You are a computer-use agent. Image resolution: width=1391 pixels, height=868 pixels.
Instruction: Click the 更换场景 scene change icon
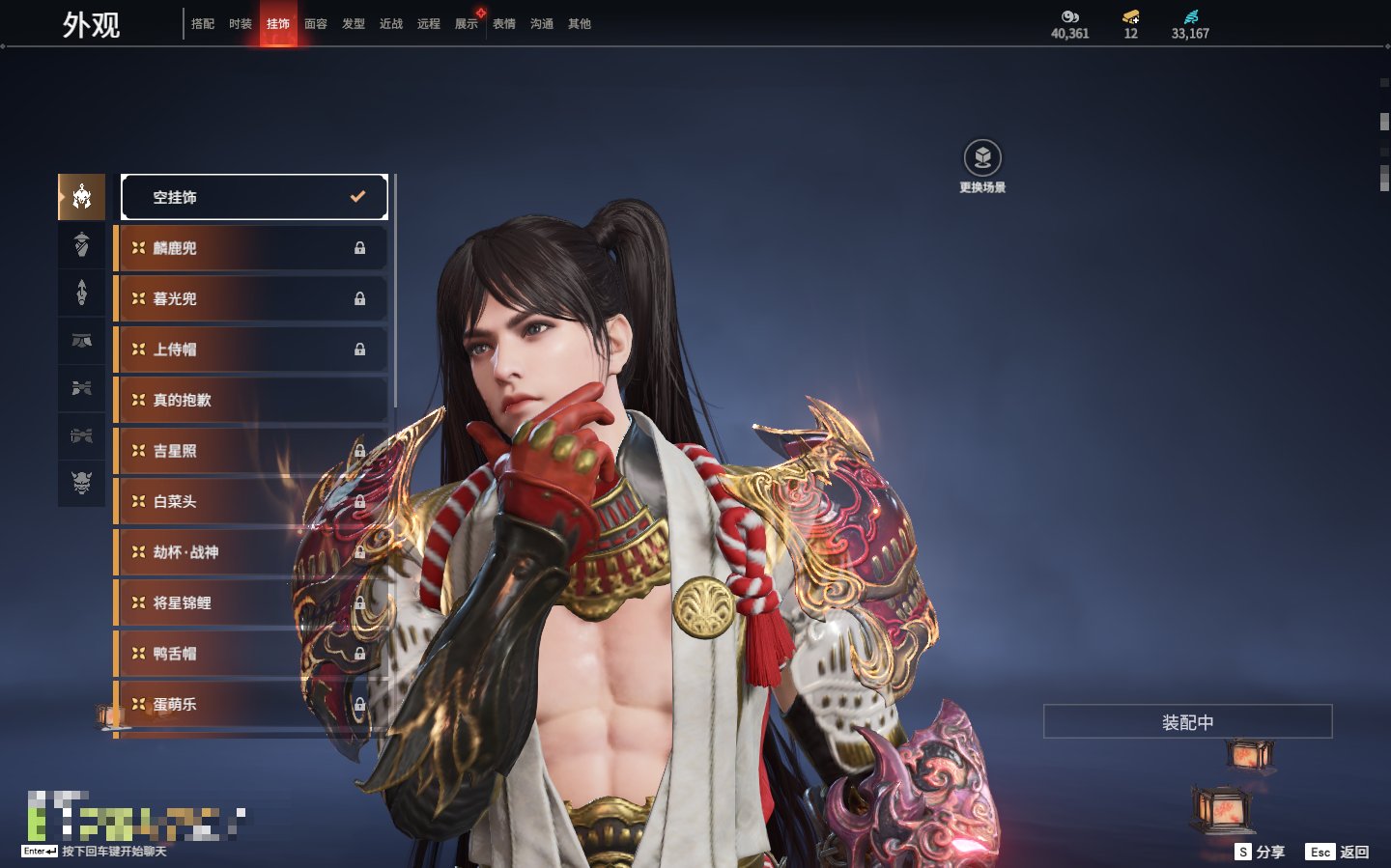pos(982,158)
